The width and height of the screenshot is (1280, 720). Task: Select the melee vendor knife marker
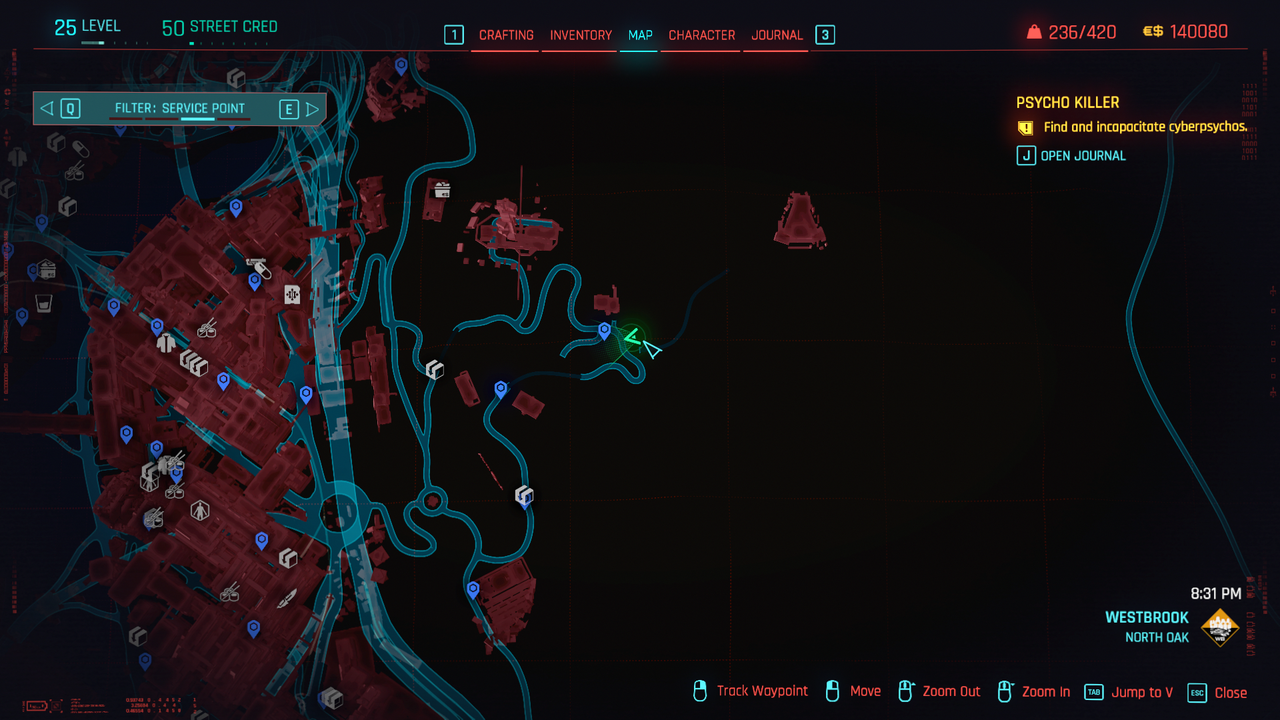point(287,599)
